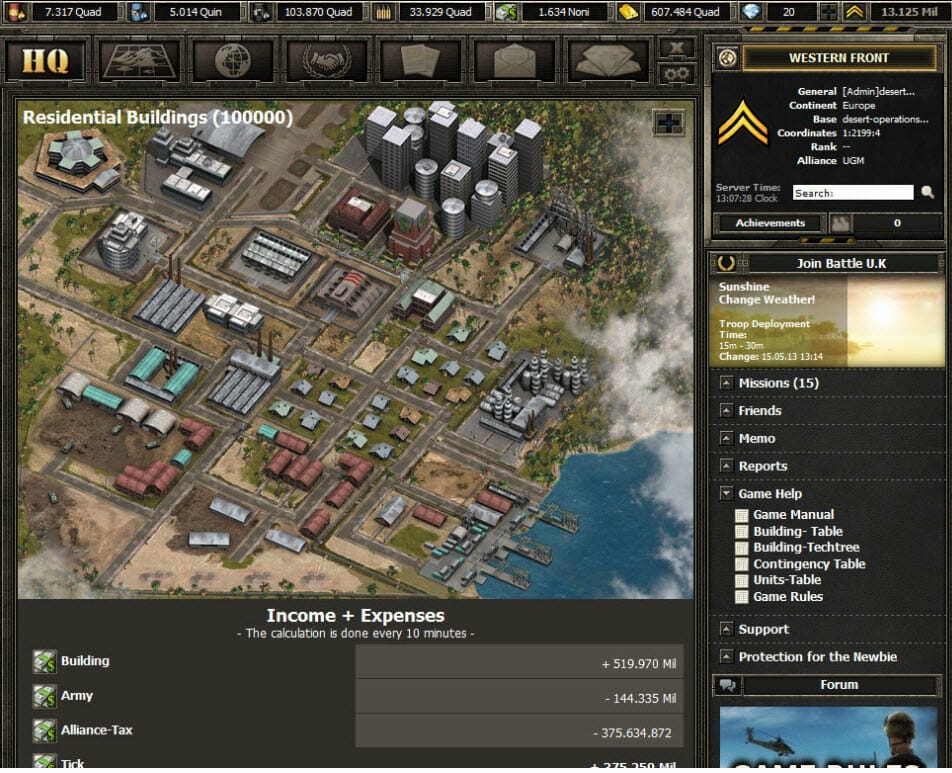This screenshot has width=952, height=773.
Task: Click the Change Weather link
Action: [766, 300]
